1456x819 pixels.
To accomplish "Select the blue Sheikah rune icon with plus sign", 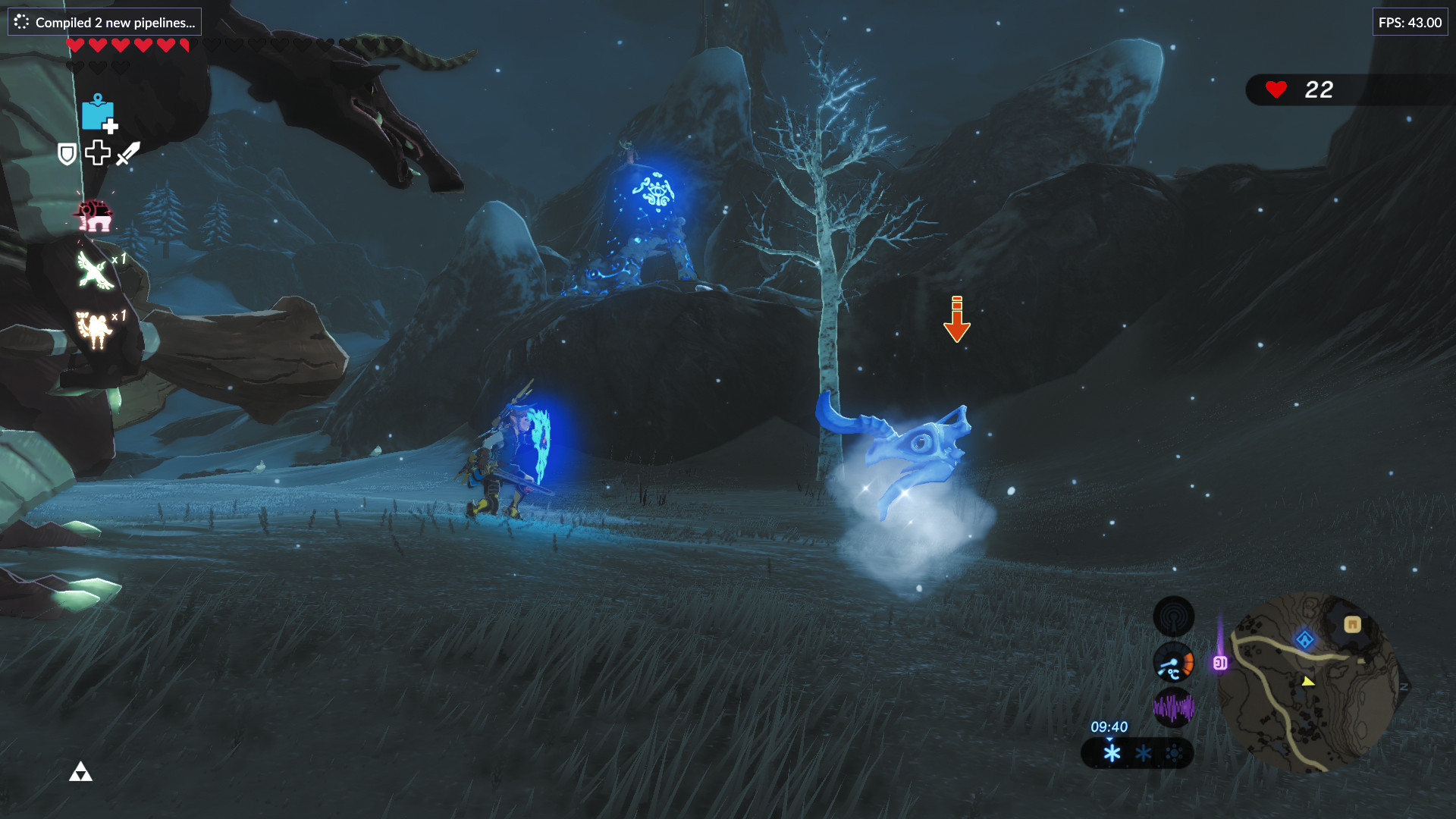I will click(x=99, y=114).
